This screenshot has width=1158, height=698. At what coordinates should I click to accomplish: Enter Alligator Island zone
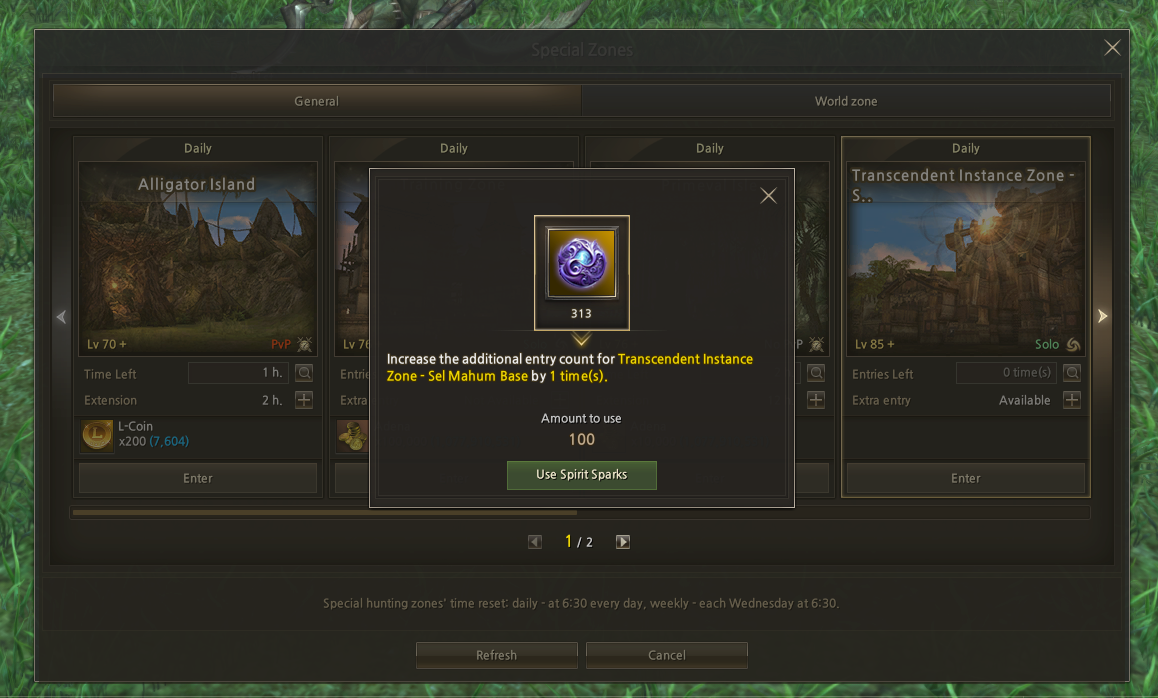pos(198,478)
